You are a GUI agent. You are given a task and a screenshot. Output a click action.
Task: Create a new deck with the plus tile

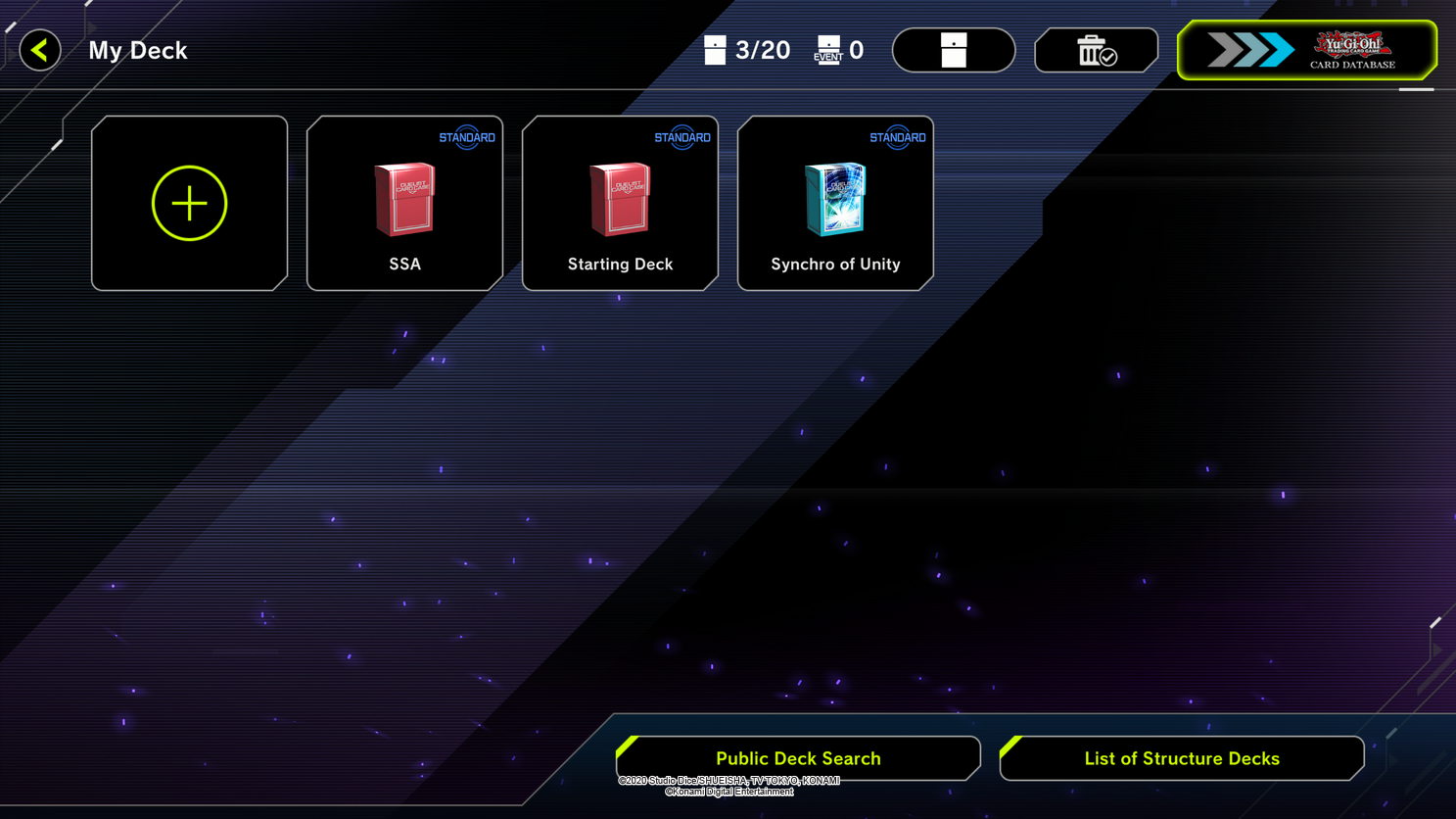[189, 203]
